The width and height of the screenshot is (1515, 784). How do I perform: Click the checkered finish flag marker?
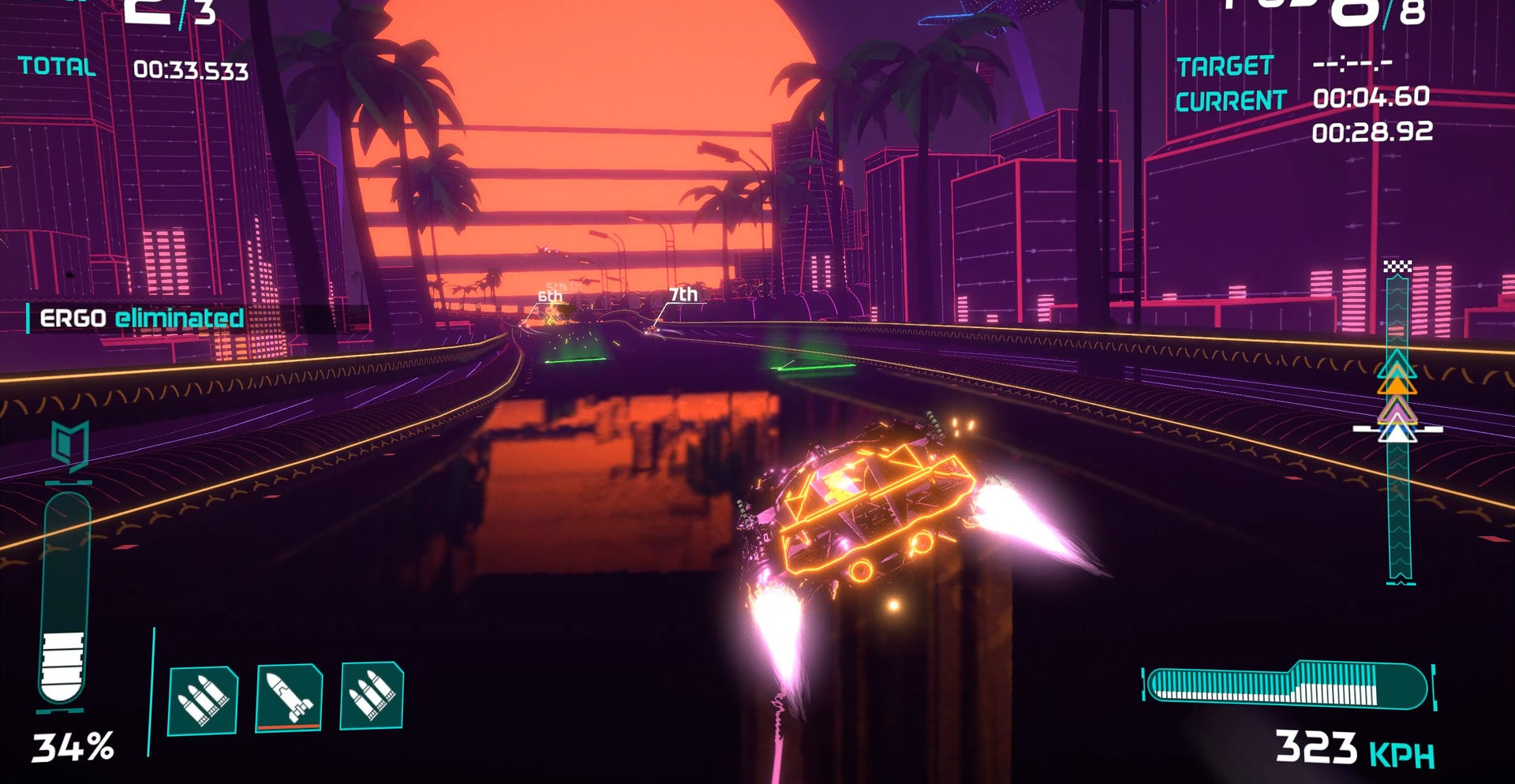(x=1397, y=267)
